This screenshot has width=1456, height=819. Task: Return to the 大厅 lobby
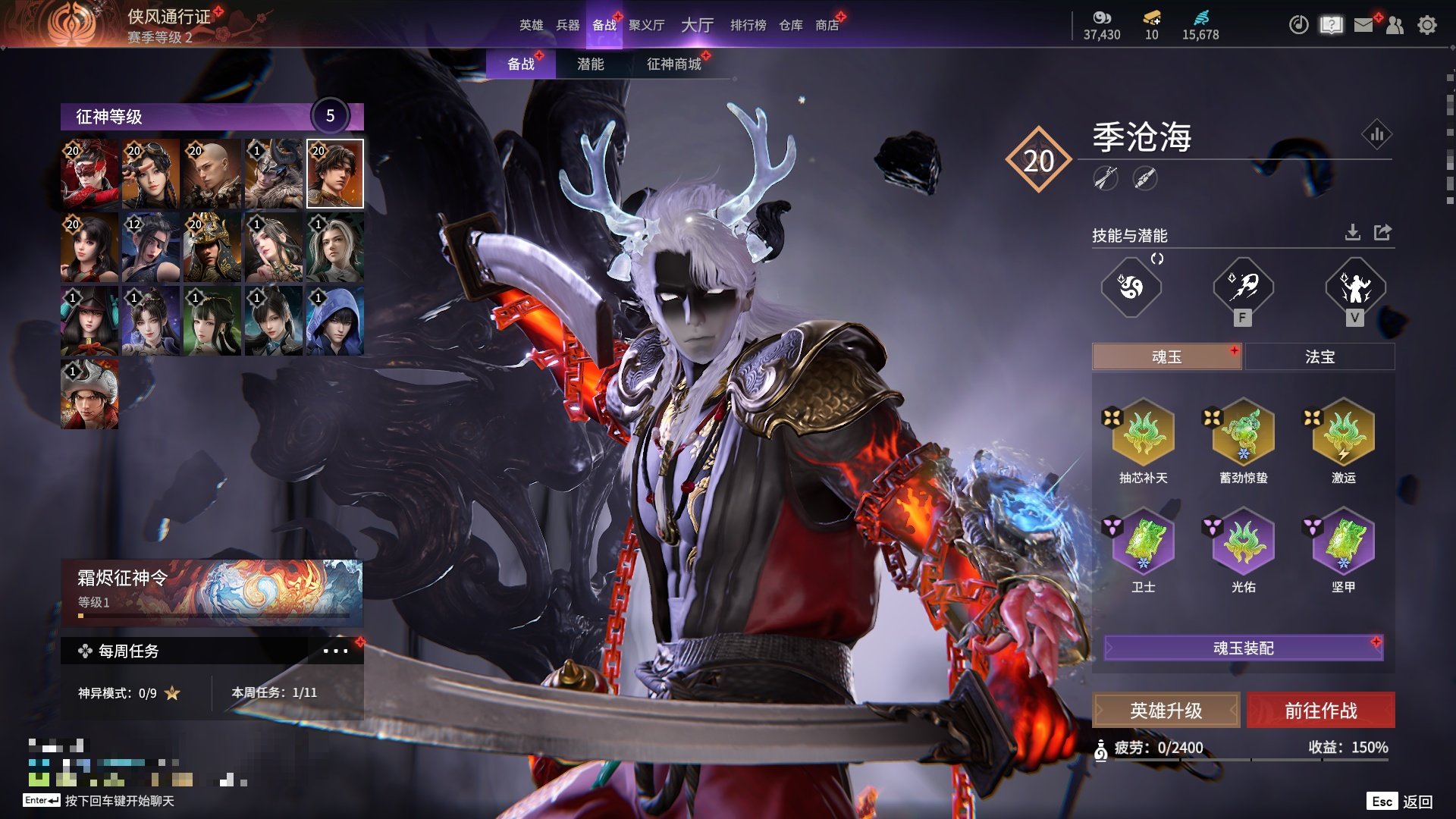pos(697,25)
